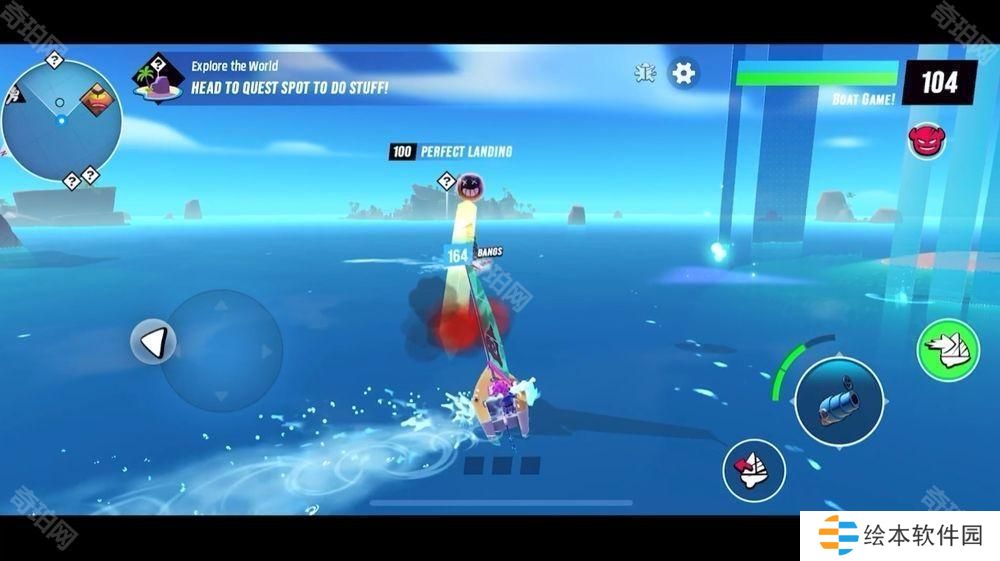
Task: Tap the left arrow steering button
Action: (153, 344)
